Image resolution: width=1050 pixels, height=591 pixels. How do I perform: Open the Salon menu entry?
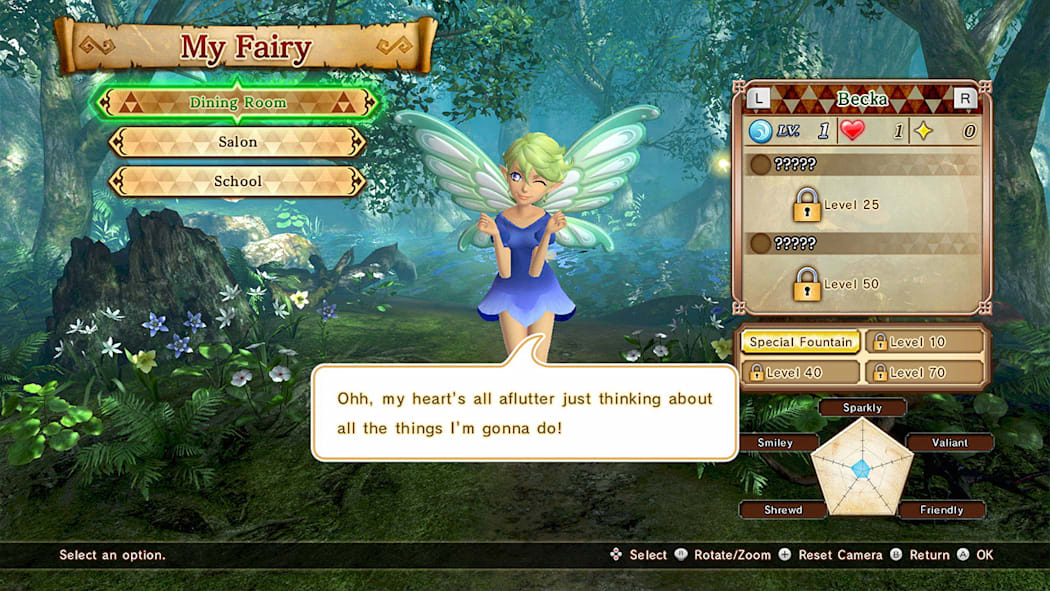coord(237,142)
